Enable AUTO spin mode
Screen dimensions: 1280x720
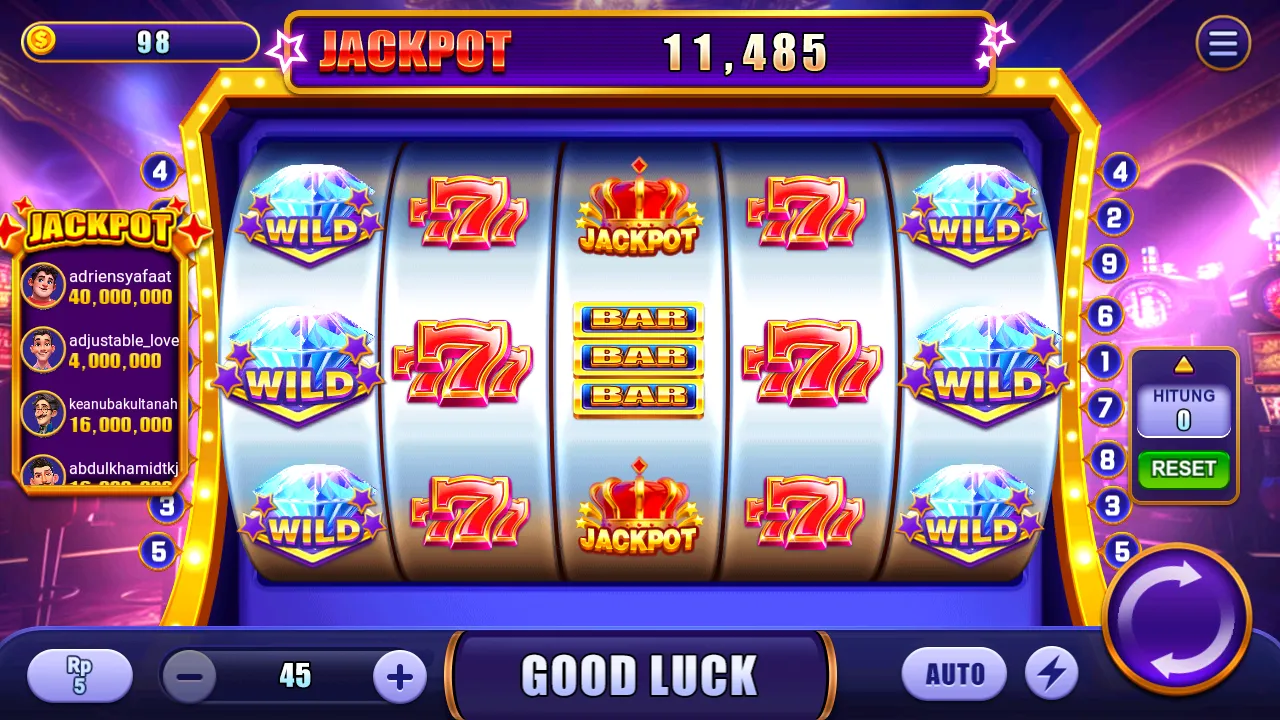click(x=954, y=673)
